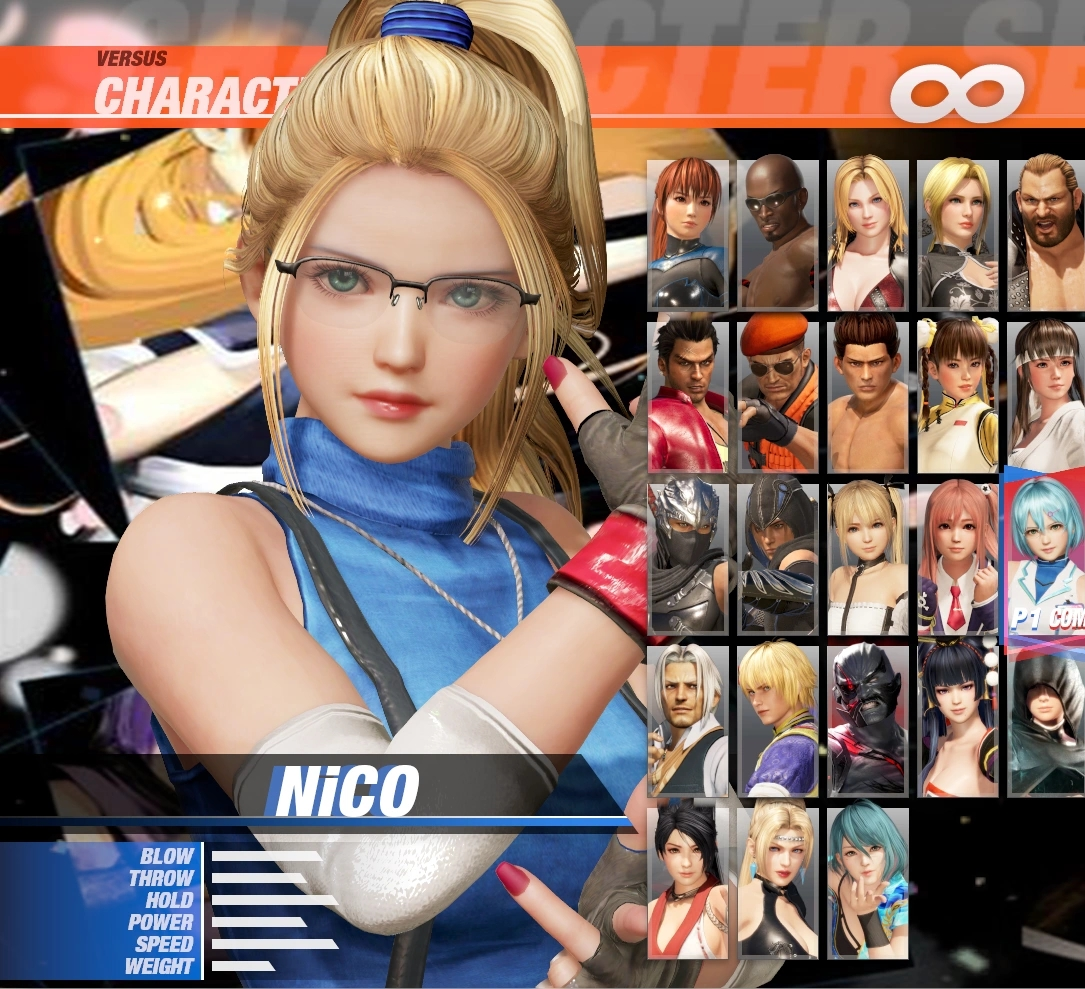
Task: Choose the teal-haired woman in the bottom row
Action: (x=867, y=882)
